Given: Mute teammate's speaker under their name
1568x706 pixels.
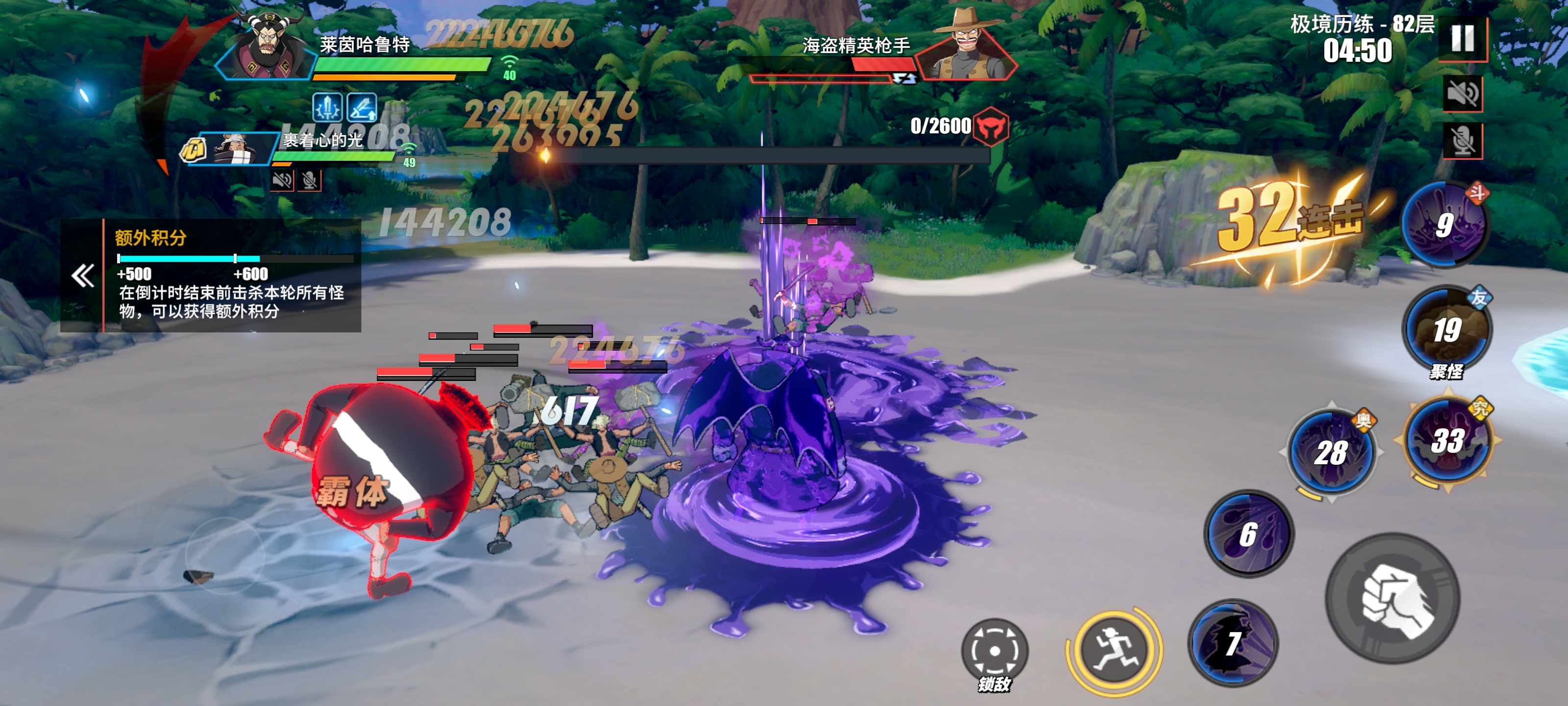Looking at the screenshot, I should [x=282, y=180].
